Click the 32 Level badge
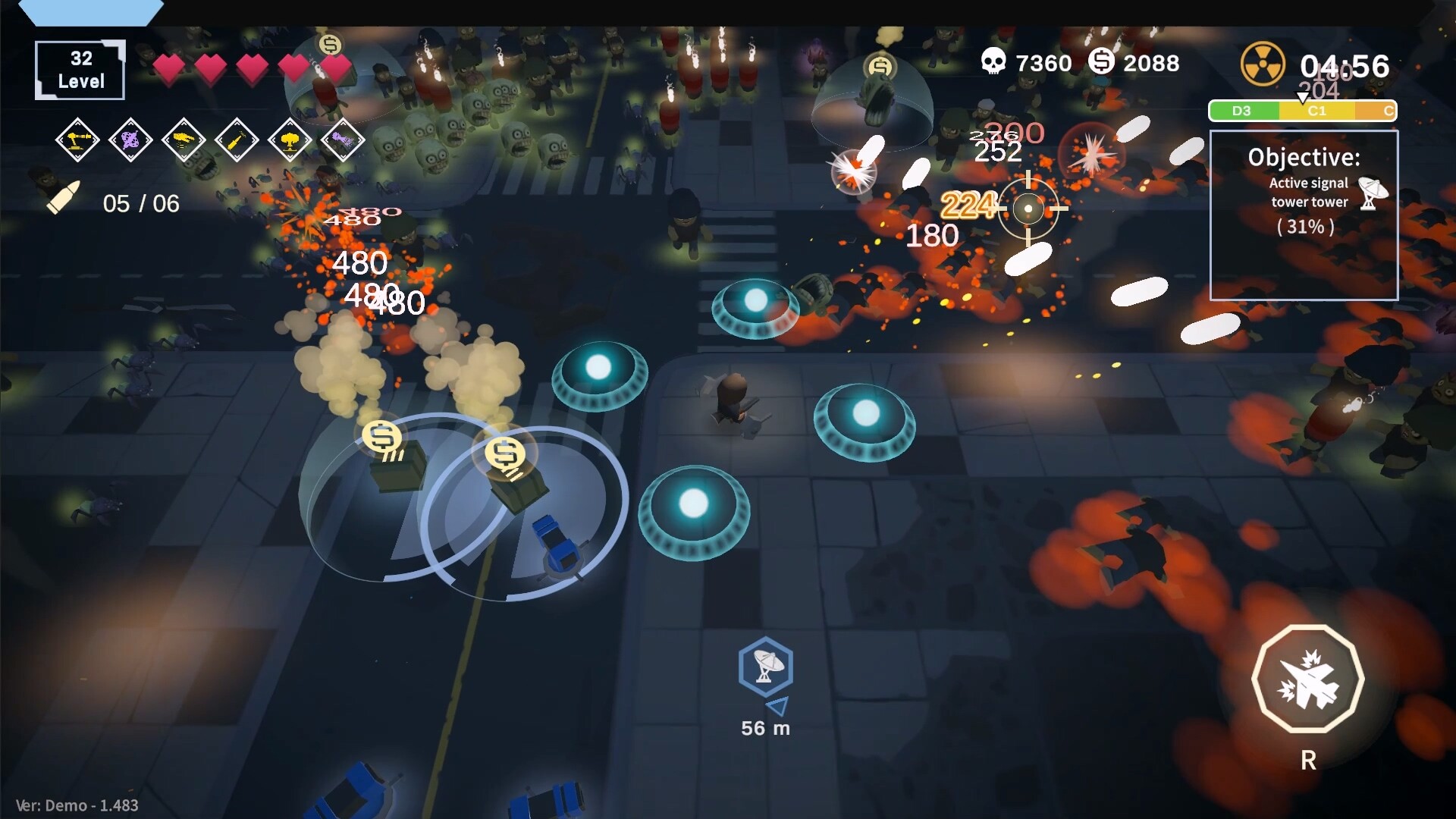This screenshot has width=1456, height=819. pos(79,69)
